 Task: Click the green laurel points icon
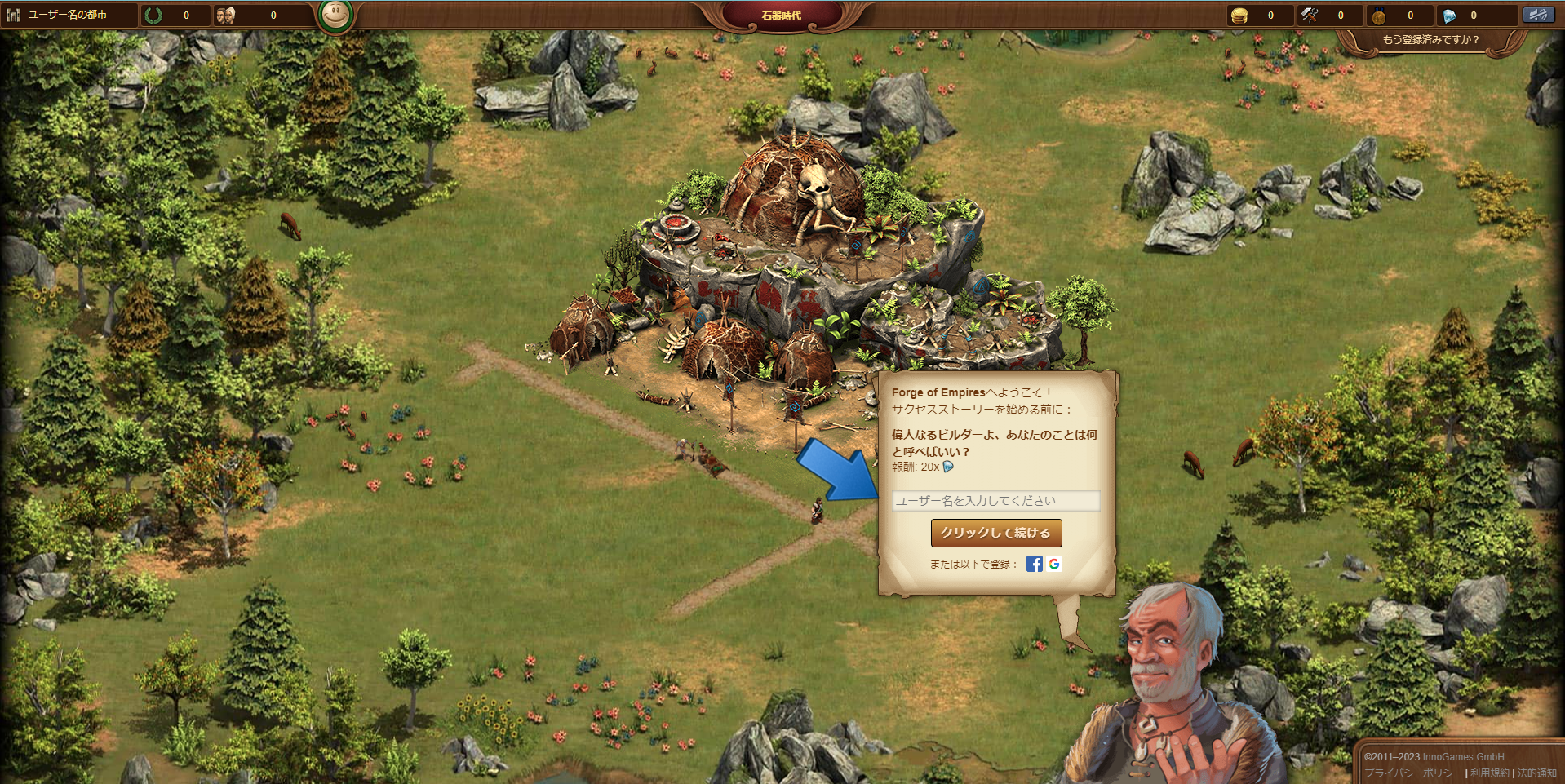153,16
